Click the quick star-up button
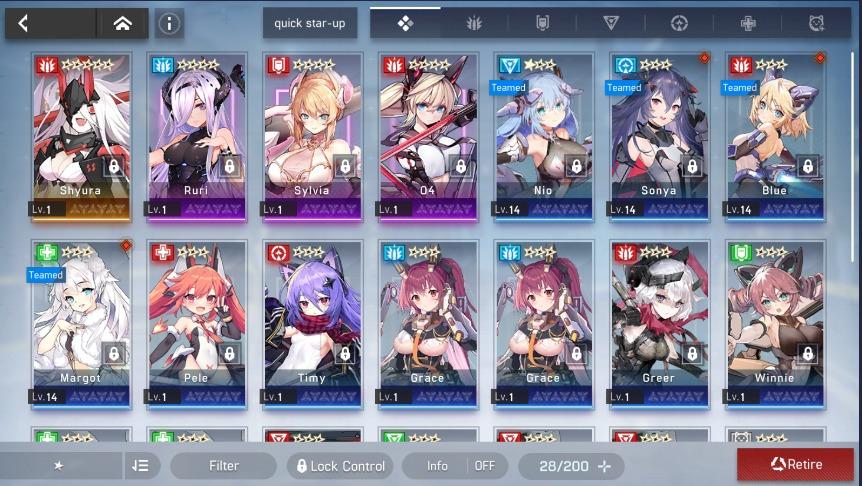Viewport: 862px width, 486px height. [310, 23]
